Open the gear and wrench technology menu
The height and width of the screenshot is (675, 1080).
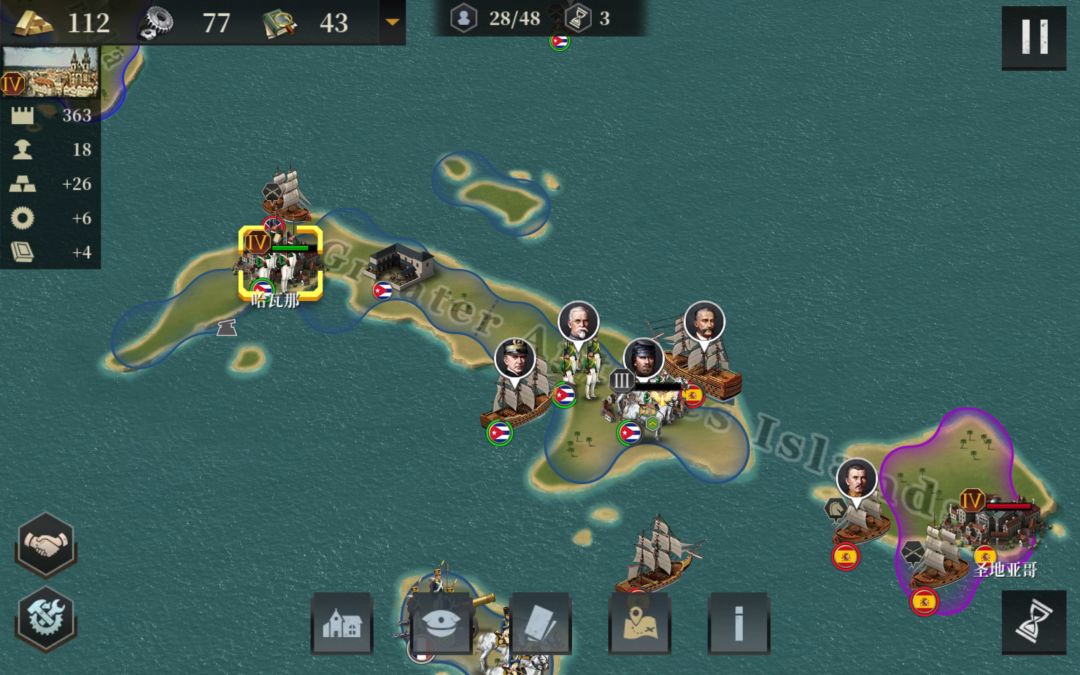(46, 619)
